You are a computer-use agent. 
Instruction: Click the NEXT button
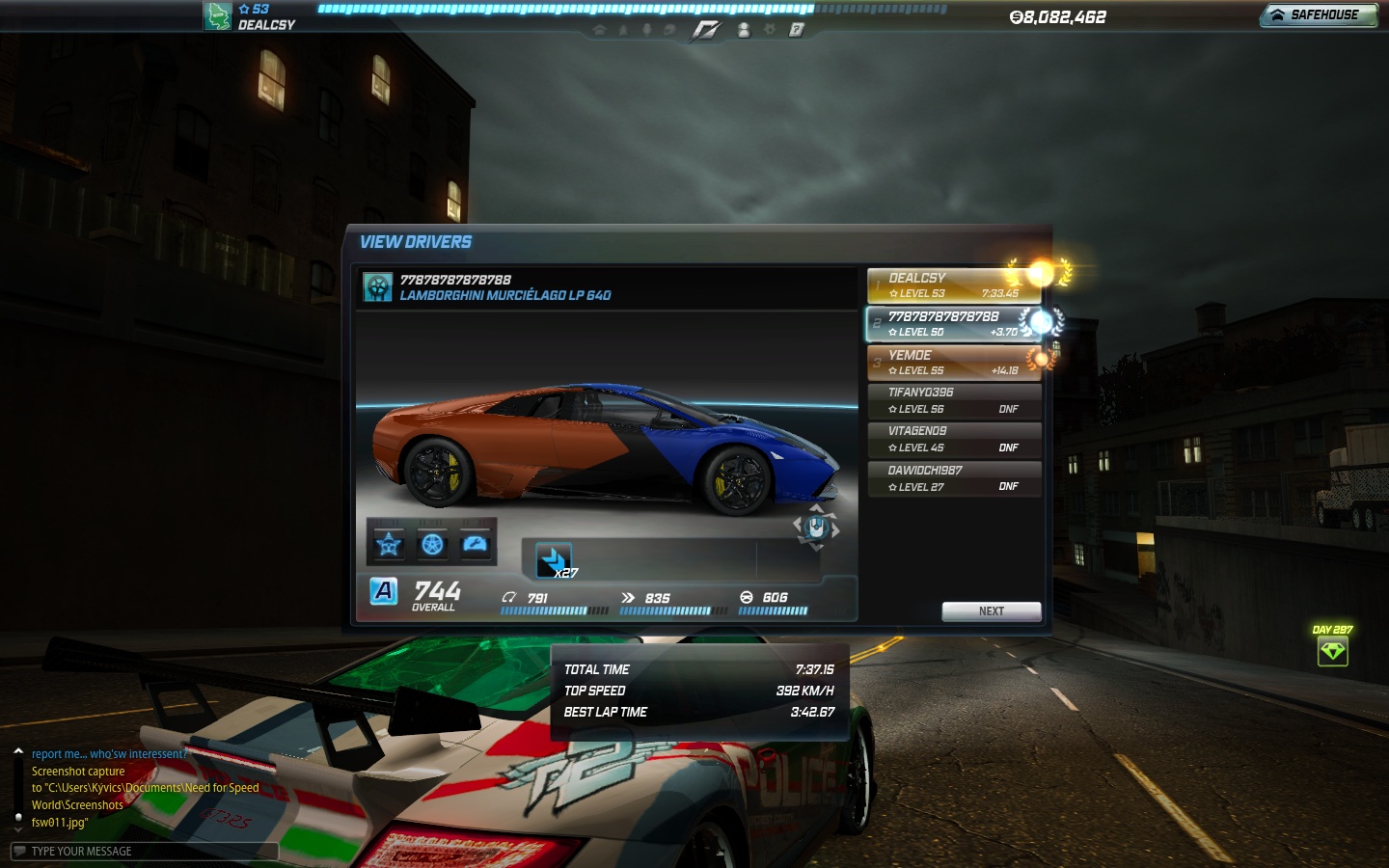coord(991,611)
